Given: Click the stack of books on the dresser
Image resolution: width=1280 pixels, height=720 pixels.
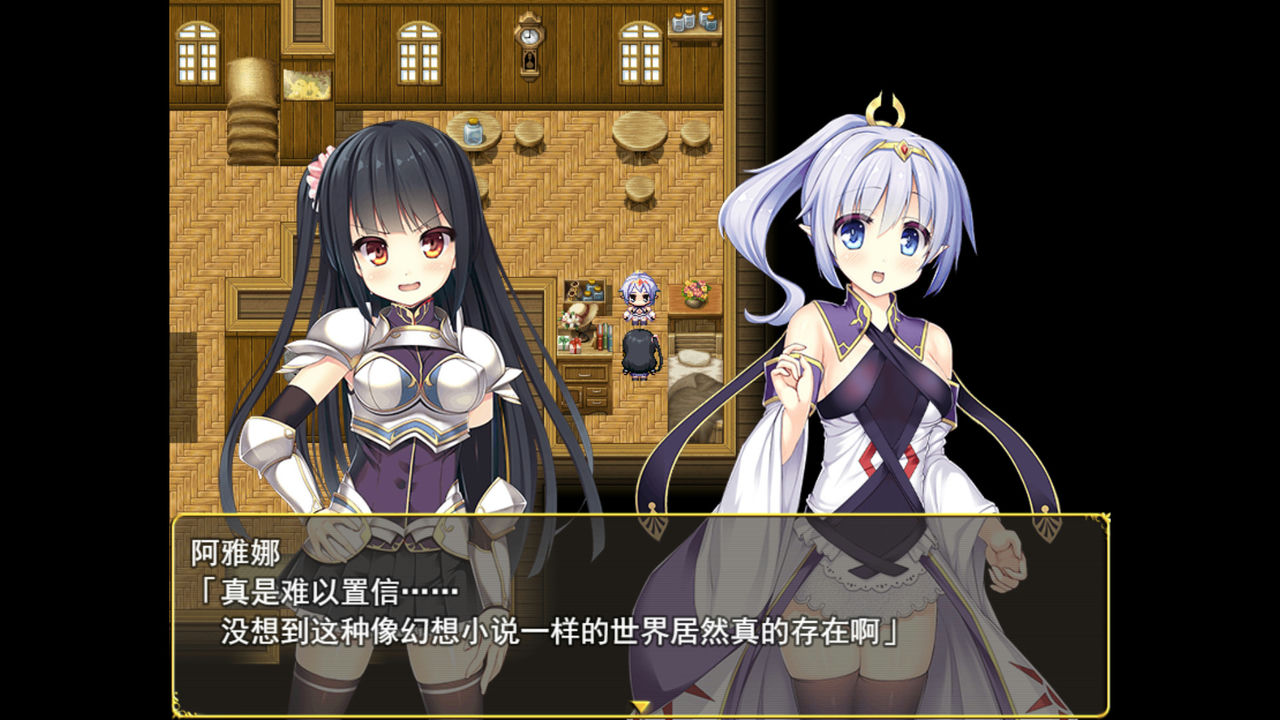Looking at the screenshot, I should click(603, 335).
